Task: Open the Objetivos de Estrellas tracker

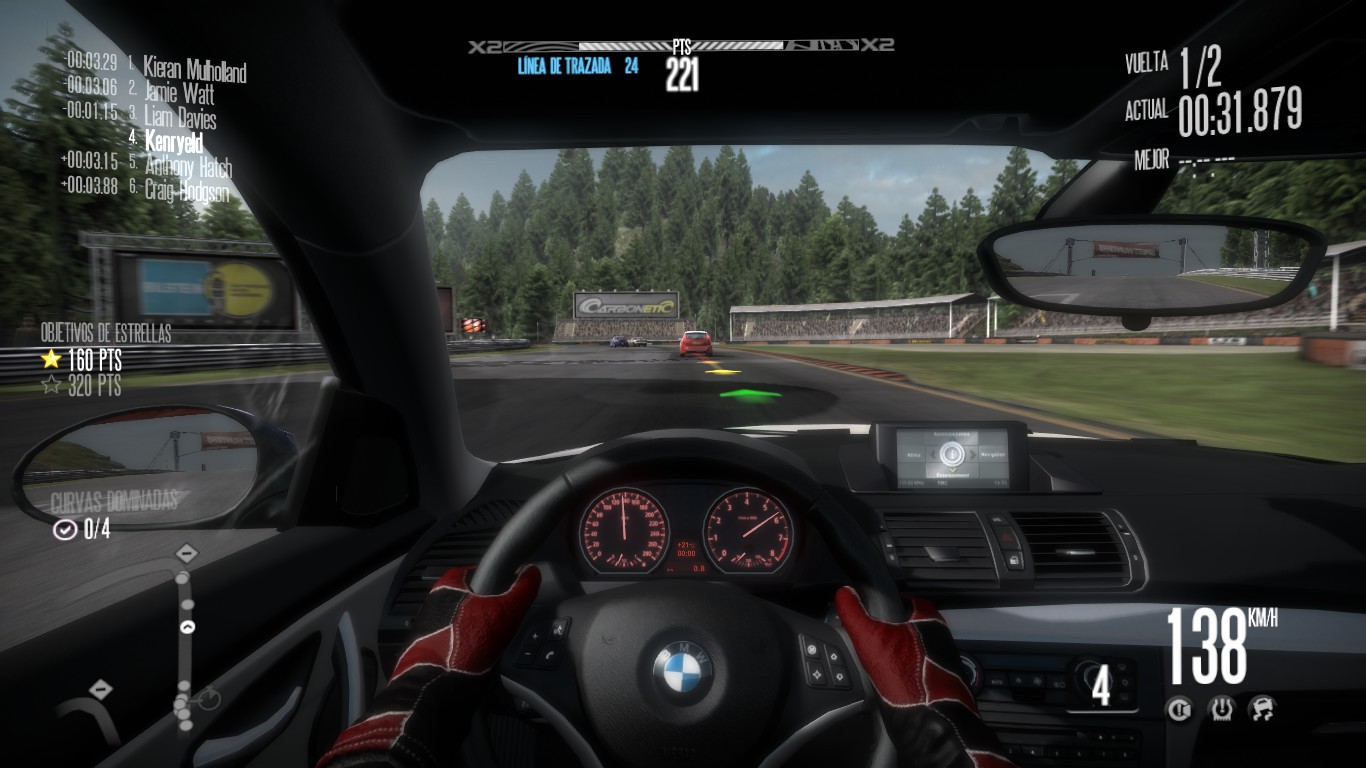Action: [x=106, y=333]
